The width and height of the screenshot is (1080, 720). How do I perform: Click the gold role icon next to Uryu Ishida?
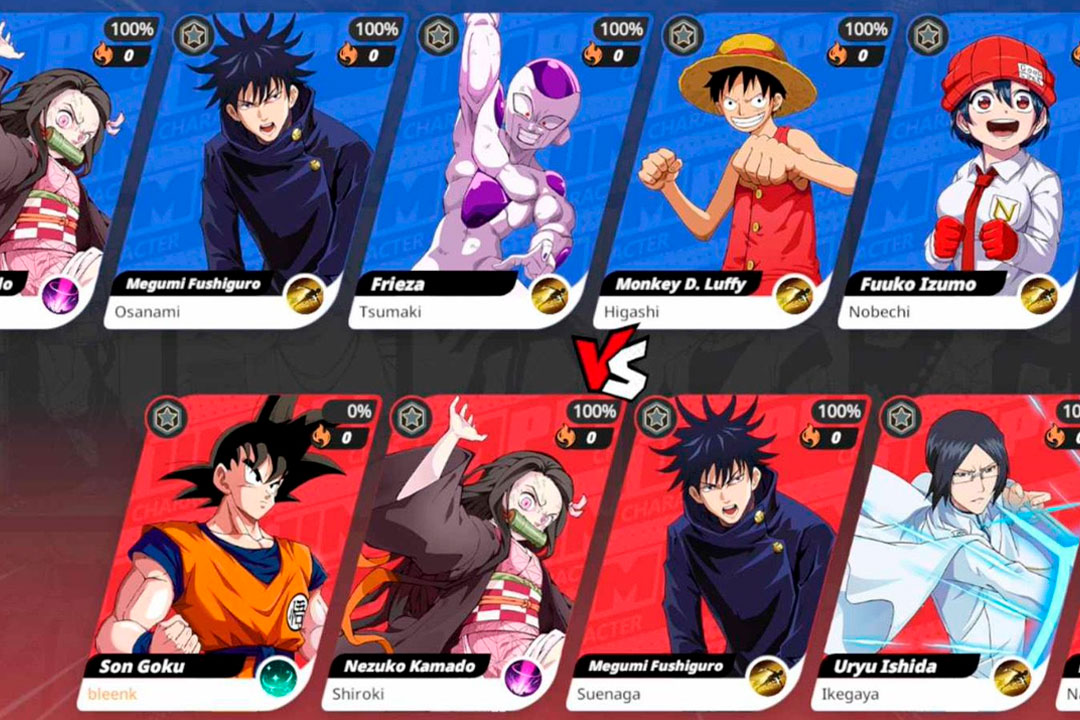(1012, 678)
